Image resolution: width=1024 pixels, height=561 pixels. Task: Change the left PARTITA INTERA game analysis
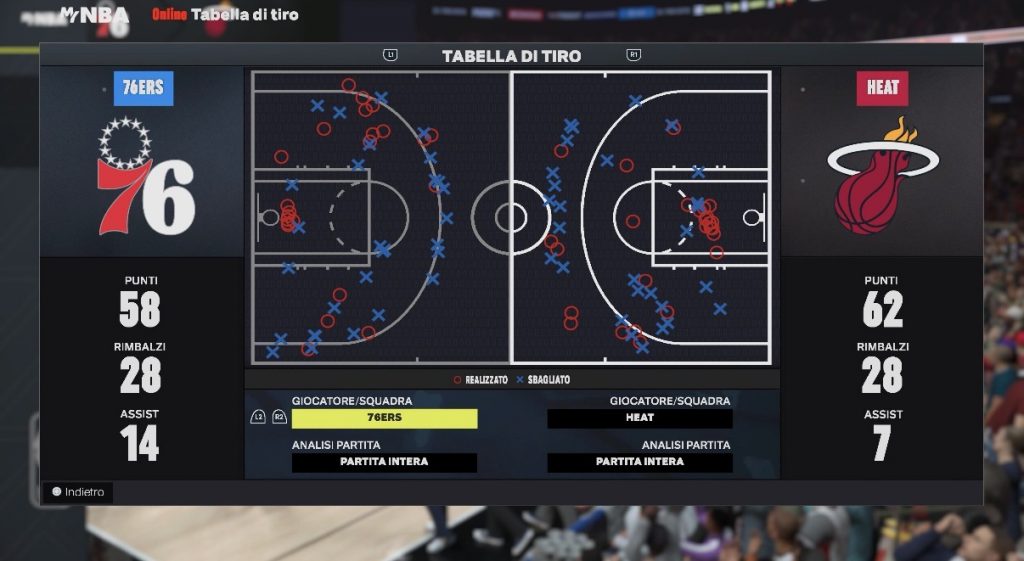(x=384, y=462)
